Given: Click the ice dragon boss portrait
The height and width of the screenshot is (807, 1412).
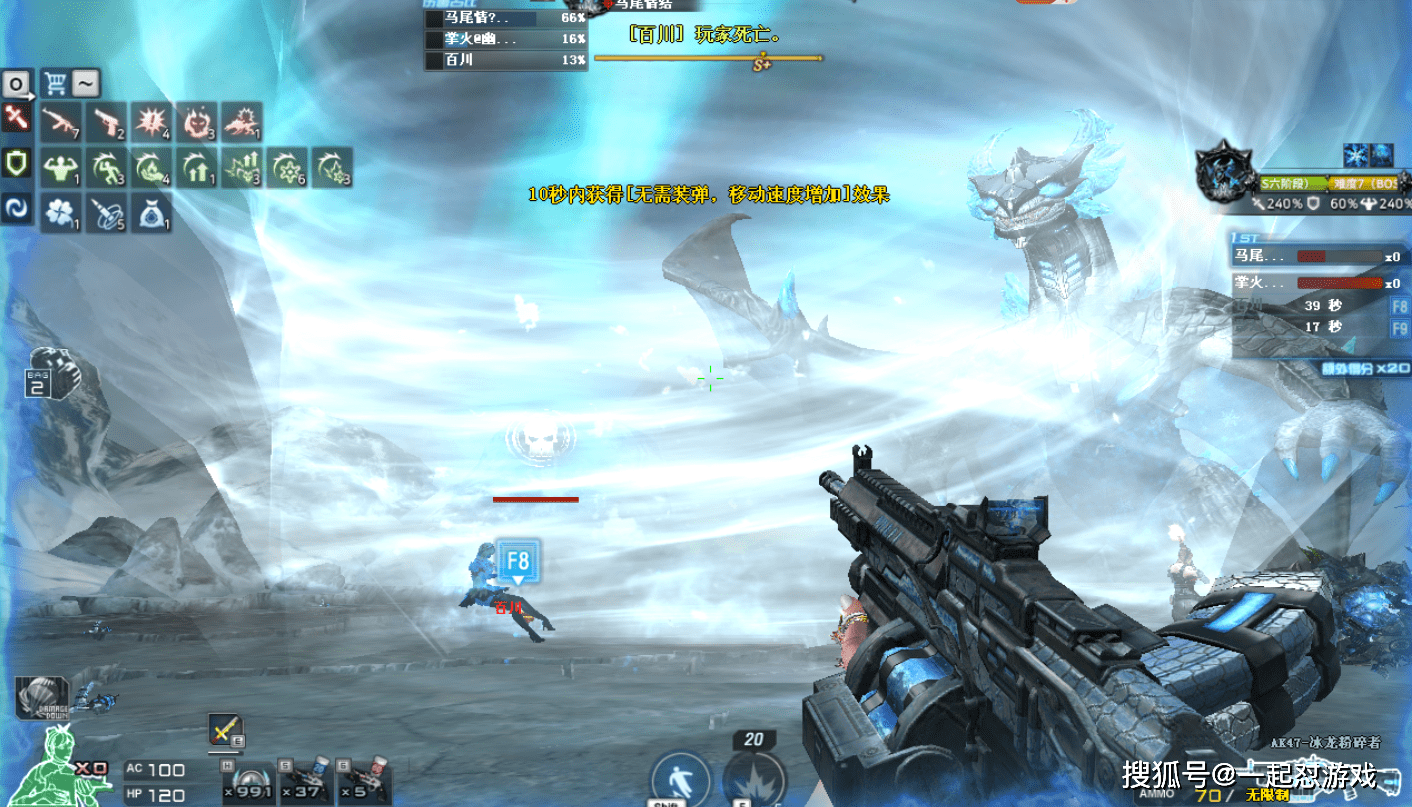Looking at the screenshot, I should 1226,177.
